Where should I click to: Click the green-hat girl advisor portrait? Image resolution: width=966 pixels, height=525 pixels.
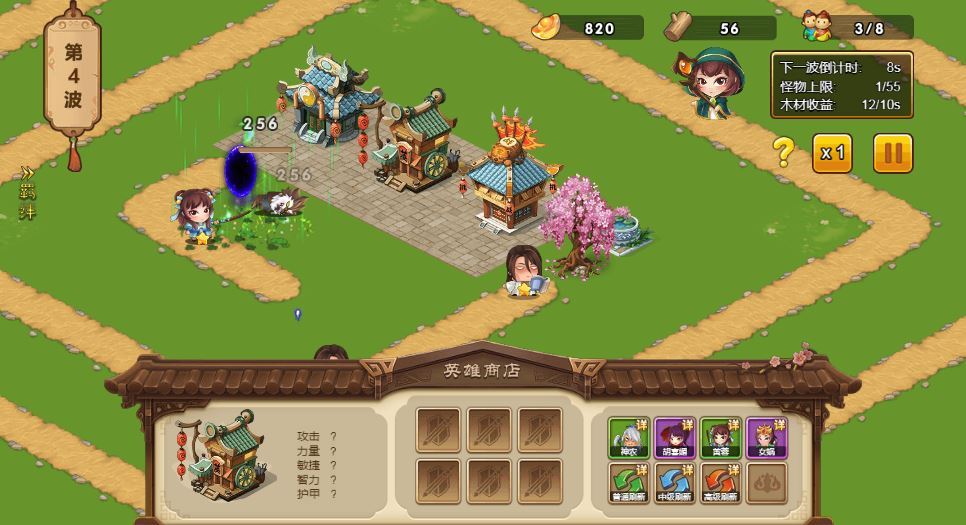[x=713, y=82]
